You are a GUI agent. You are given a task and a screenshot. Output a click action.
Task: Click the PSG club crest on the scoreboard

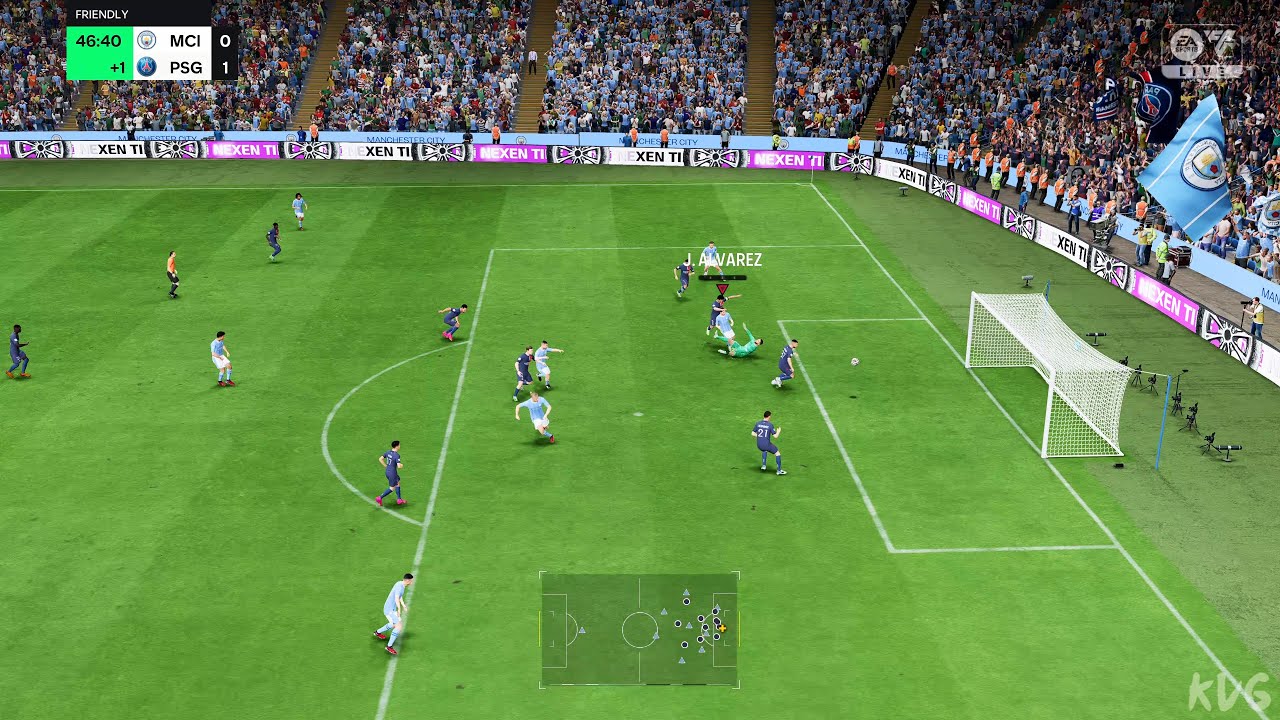click(x=146, y=66)
